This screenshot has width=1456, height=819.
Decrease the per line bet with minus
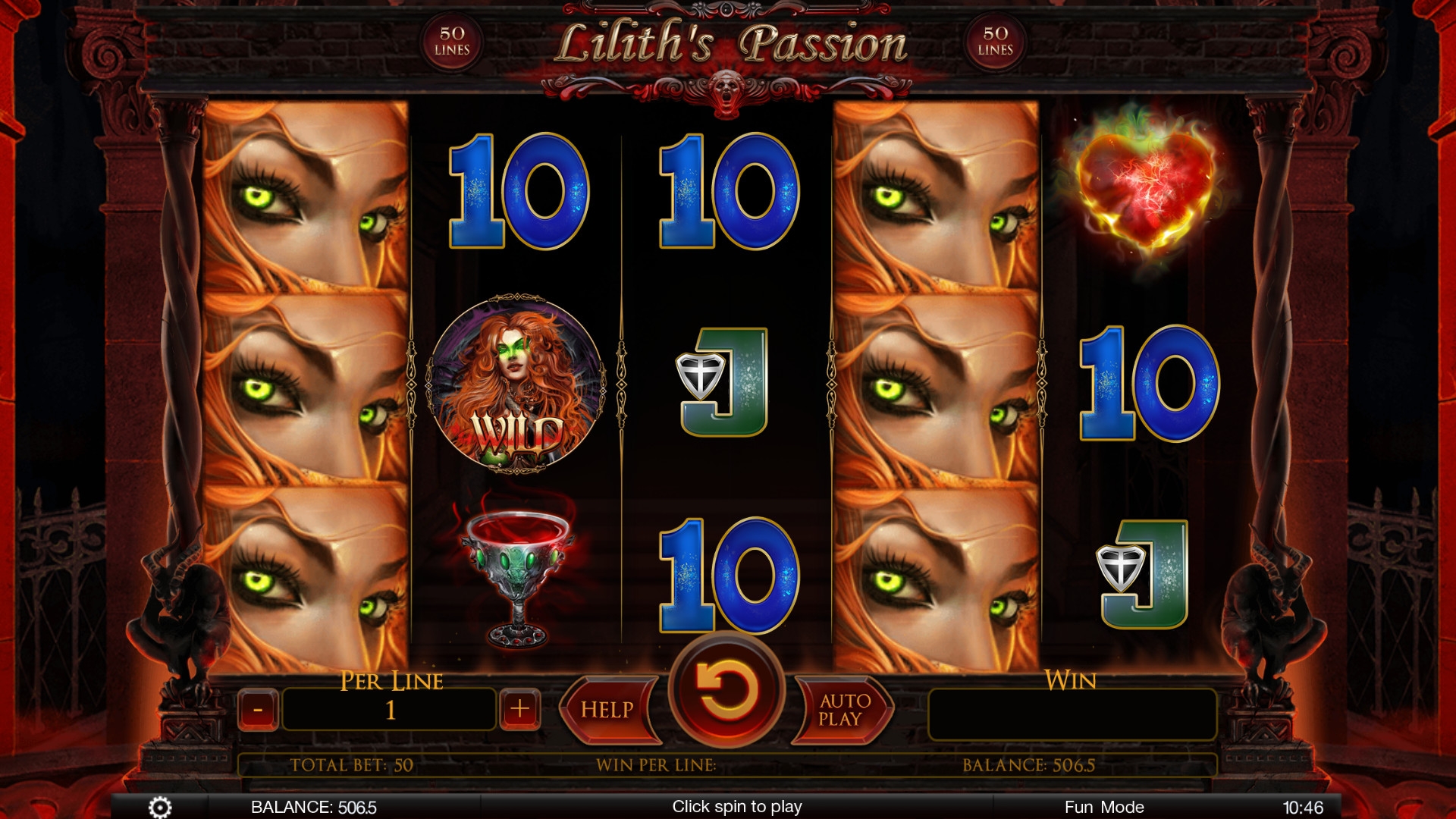[x=258, y=710]
